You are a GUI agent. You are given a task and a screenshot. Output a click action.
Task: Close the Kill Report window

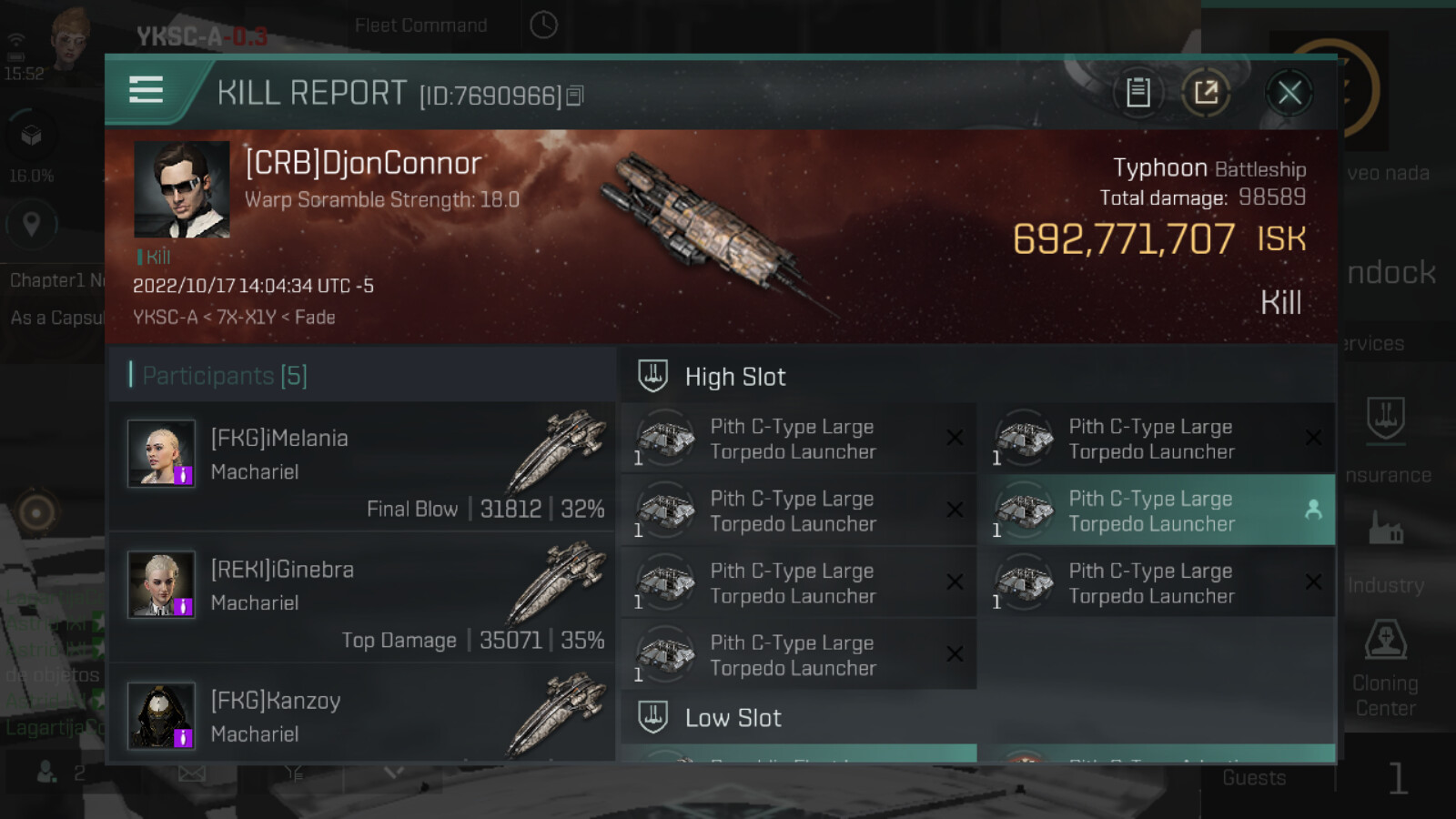click(x=1289, y=92)
